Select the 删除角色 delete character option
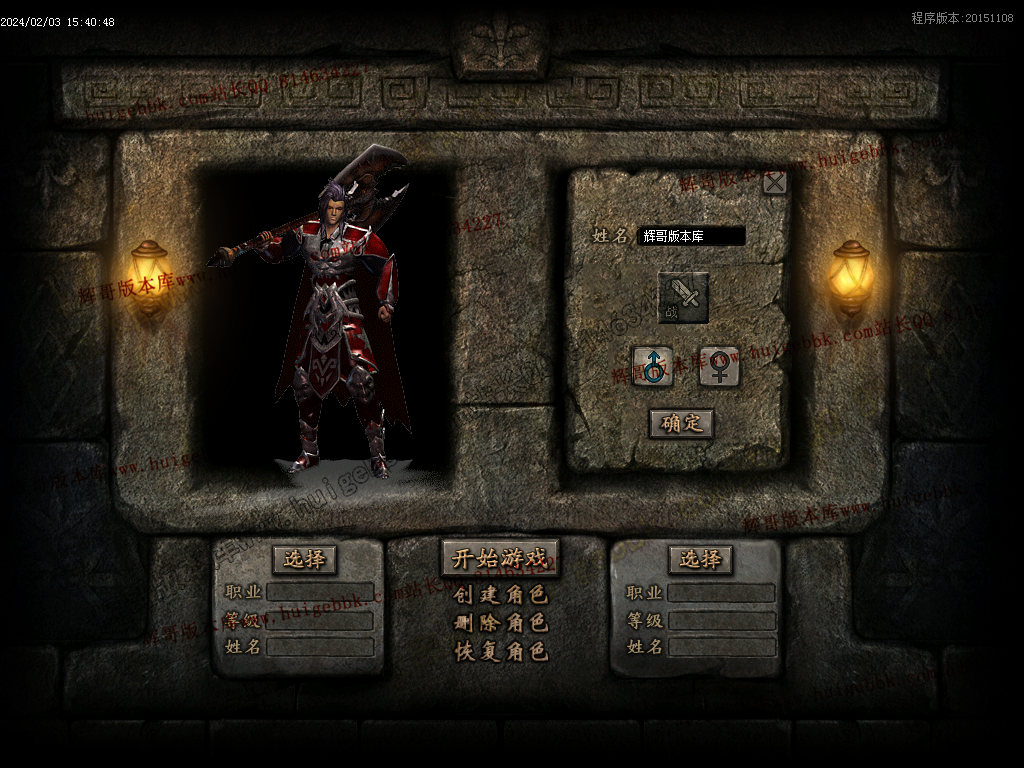Screen dimensions: 1024x768 500,623
